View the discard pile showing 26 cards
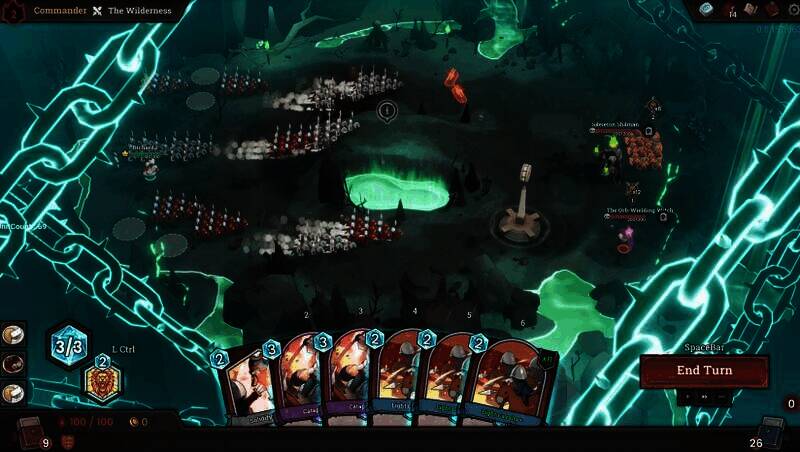Viewport: 800px width, 452px height. 771,432
